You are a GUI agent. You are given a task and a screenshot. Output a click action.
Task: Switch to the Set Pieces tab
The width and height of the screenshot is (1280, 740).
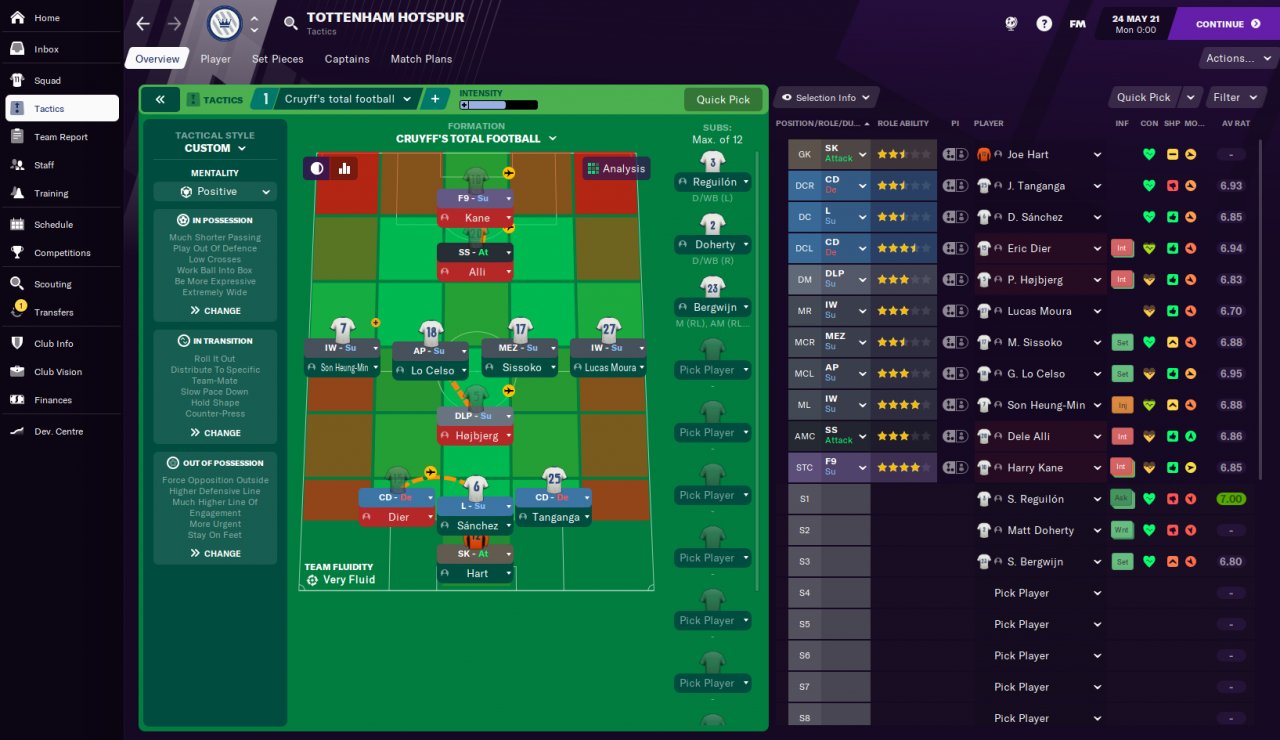point(277,59)
